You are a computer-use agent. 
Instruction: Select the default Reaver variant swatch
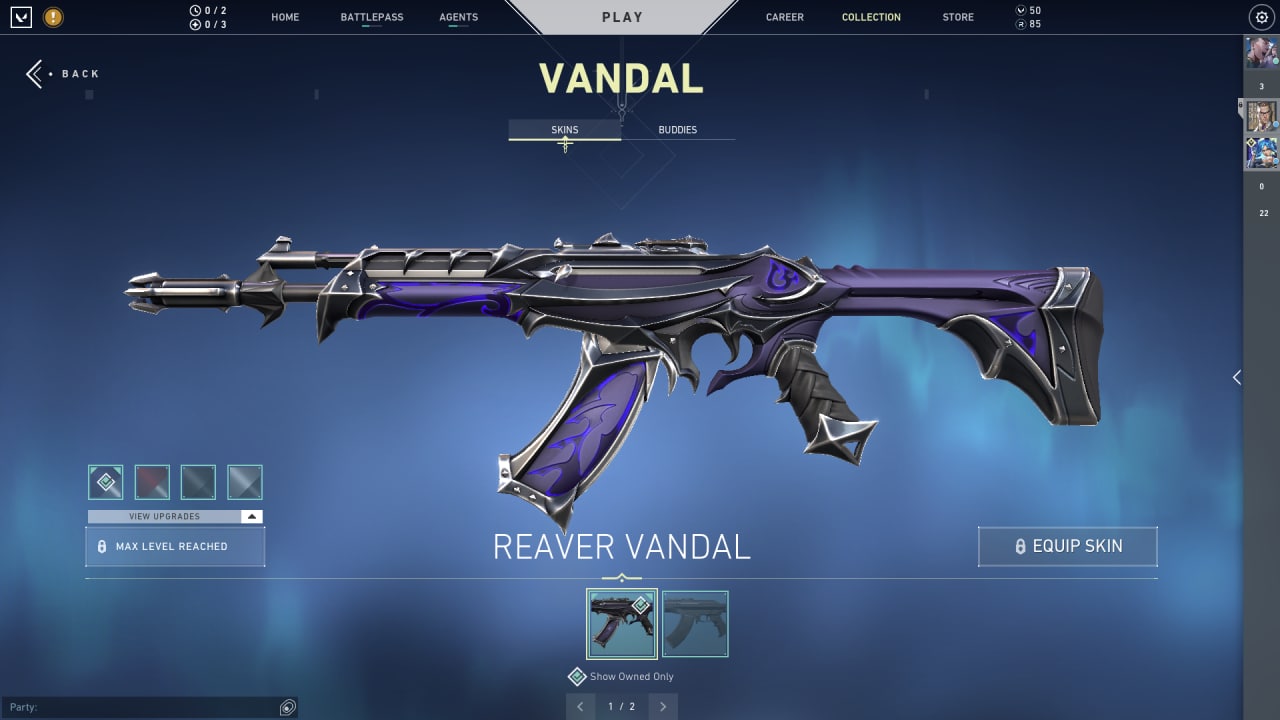(105, 482)
